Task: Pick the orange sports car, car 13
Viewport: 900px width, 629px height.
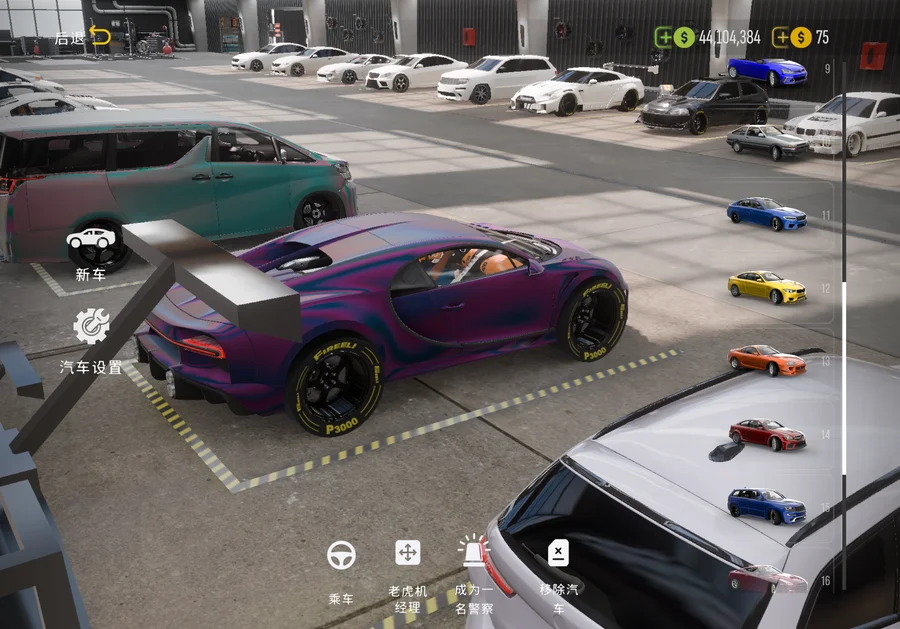Action: pos(767,360)
